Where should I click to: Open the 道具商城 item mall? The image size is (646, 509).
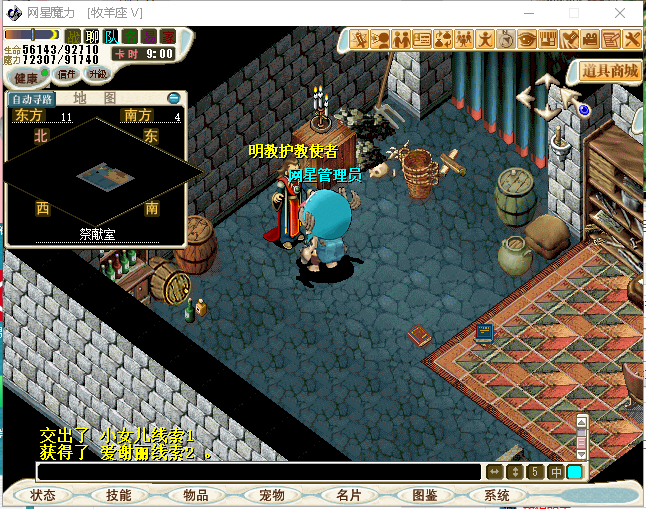[x=610, y=71]
